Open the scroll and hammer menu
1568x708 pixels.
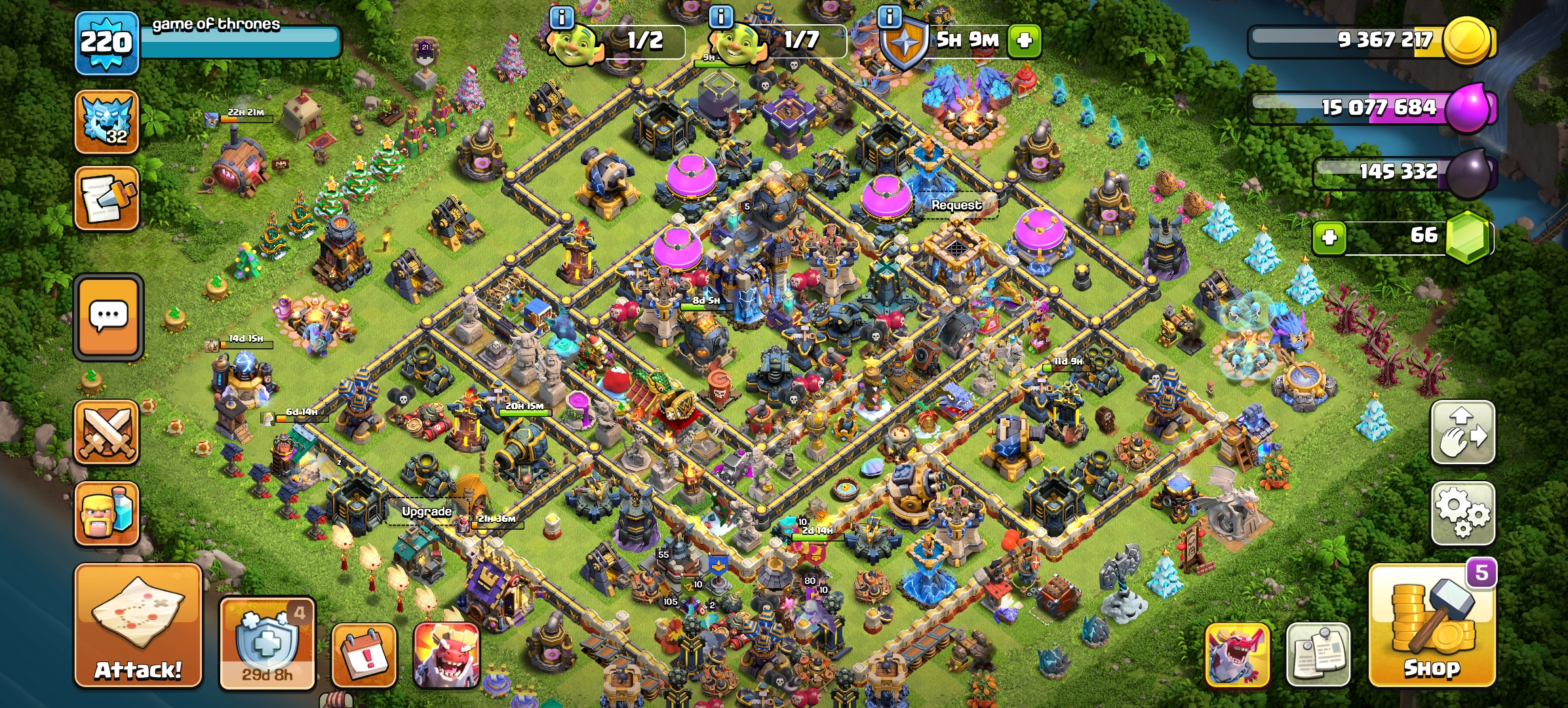pyautogui.click(x=107, y=199)
